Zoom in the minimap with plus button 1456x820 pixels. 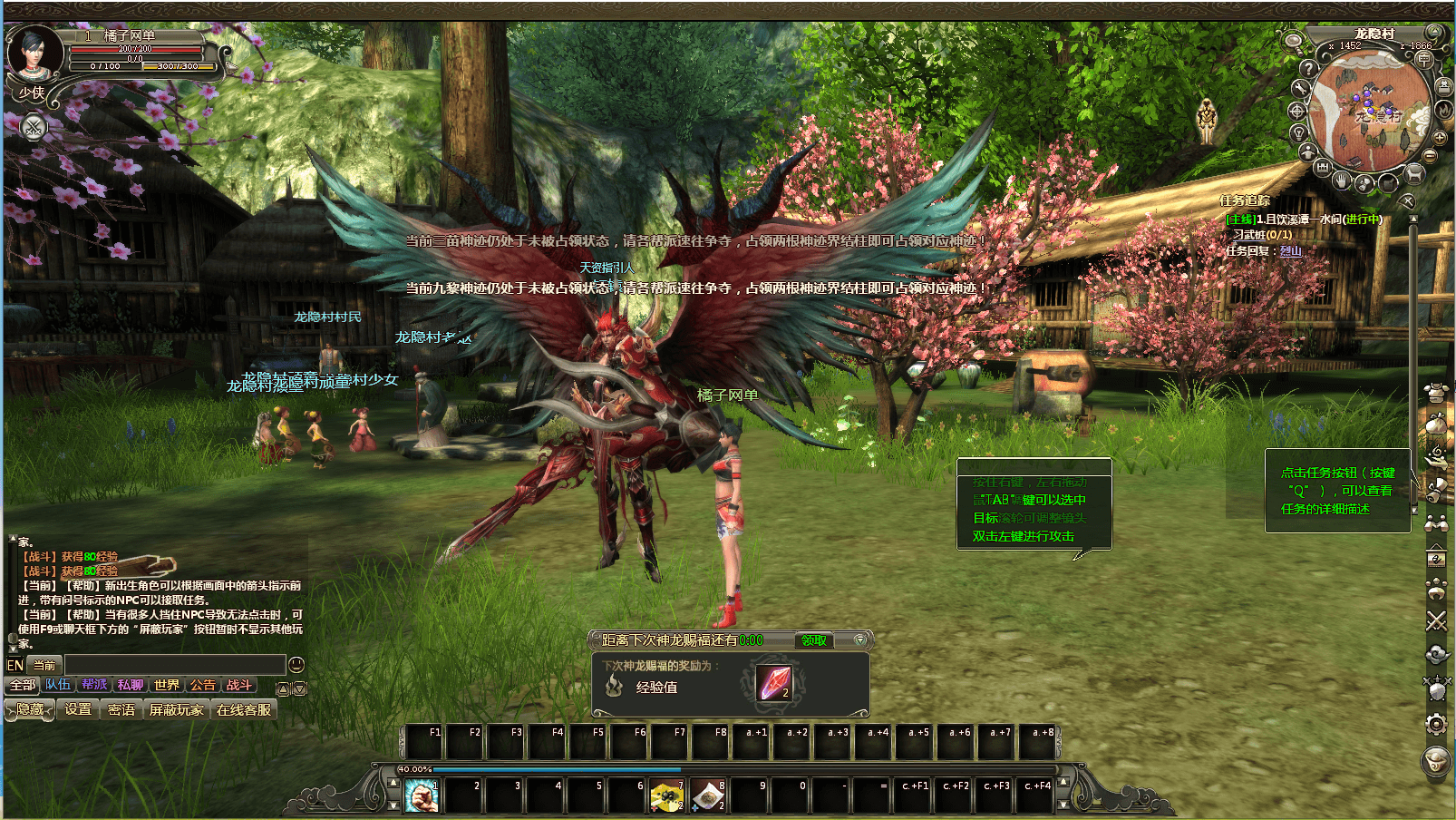[1440, 137]
